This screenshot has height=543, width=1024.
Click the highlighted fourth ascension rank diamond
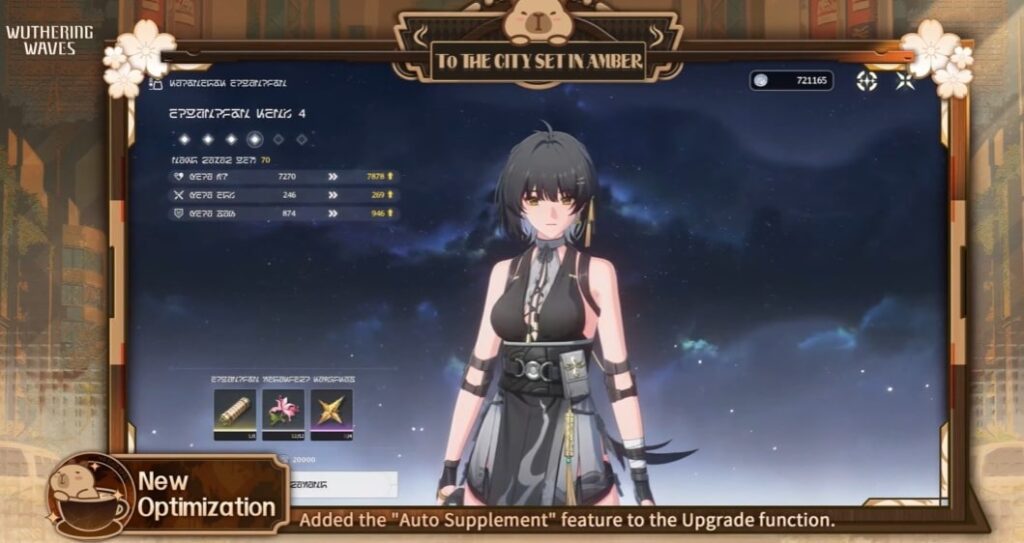[x=255, y=139]
